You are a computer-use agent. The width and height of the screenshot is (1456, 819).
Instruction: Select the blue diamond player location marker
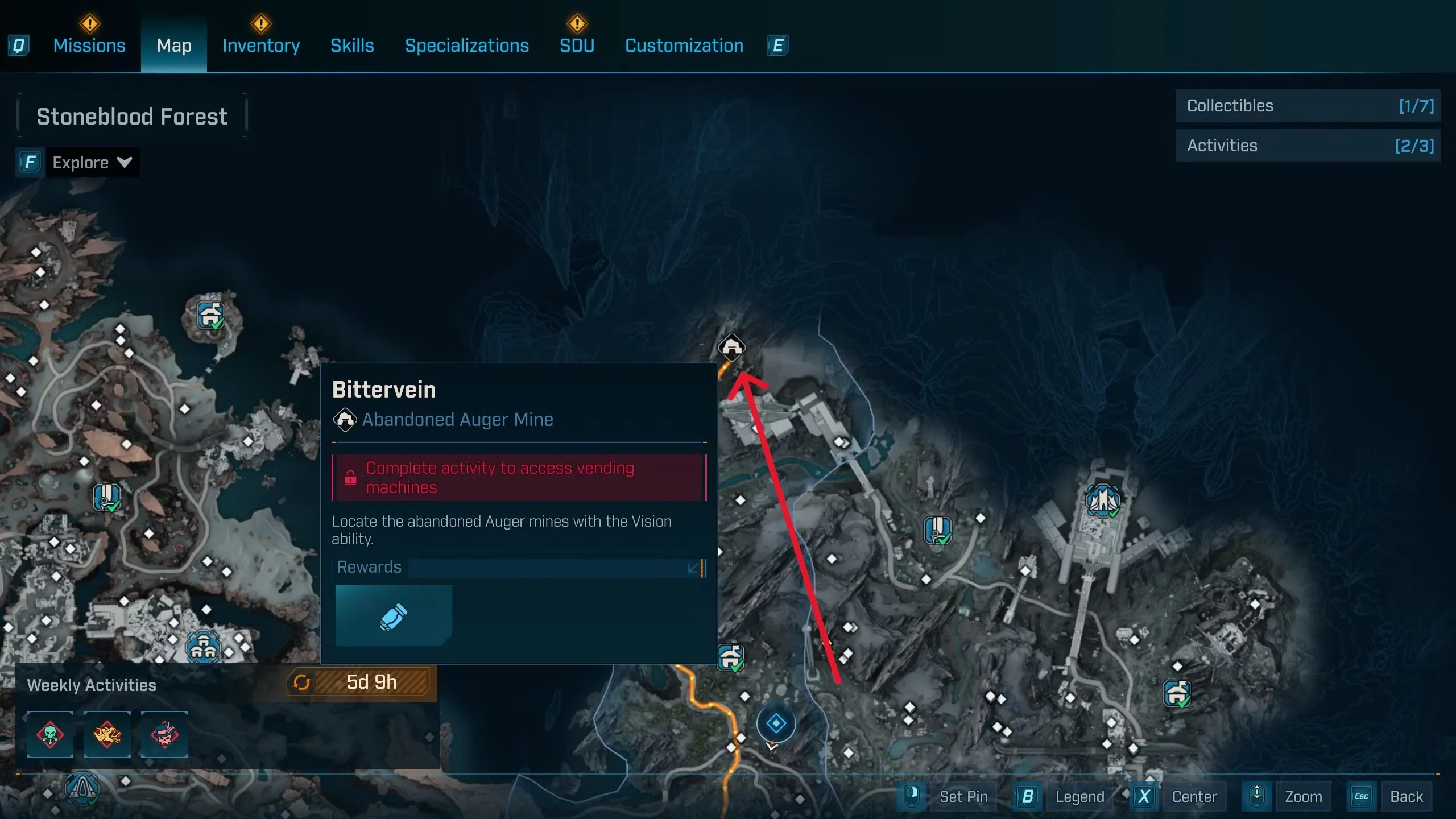click(x=776, y=723)
